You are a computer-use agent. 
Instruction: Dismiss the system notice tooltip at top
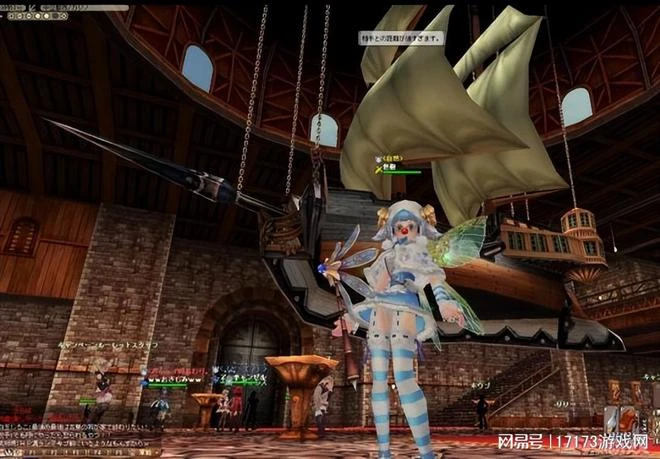400,37
